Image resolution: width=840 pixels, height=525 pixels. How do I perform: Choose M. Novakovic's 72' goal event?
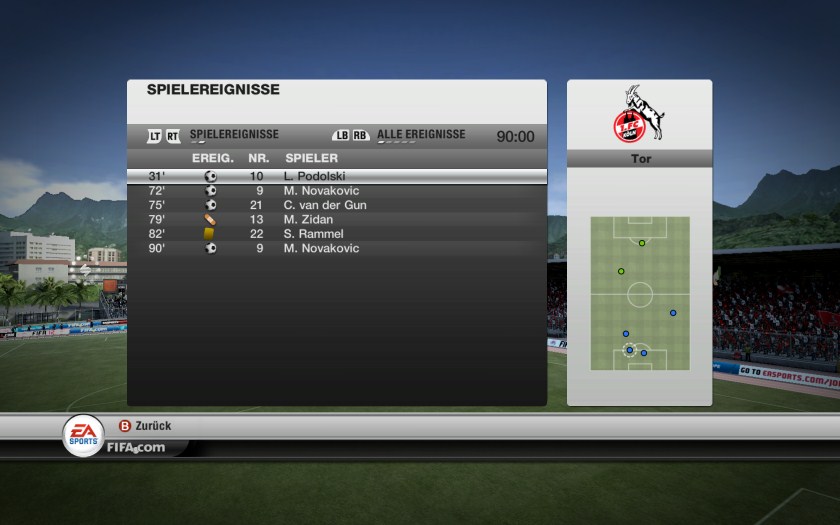click(336, 191)
